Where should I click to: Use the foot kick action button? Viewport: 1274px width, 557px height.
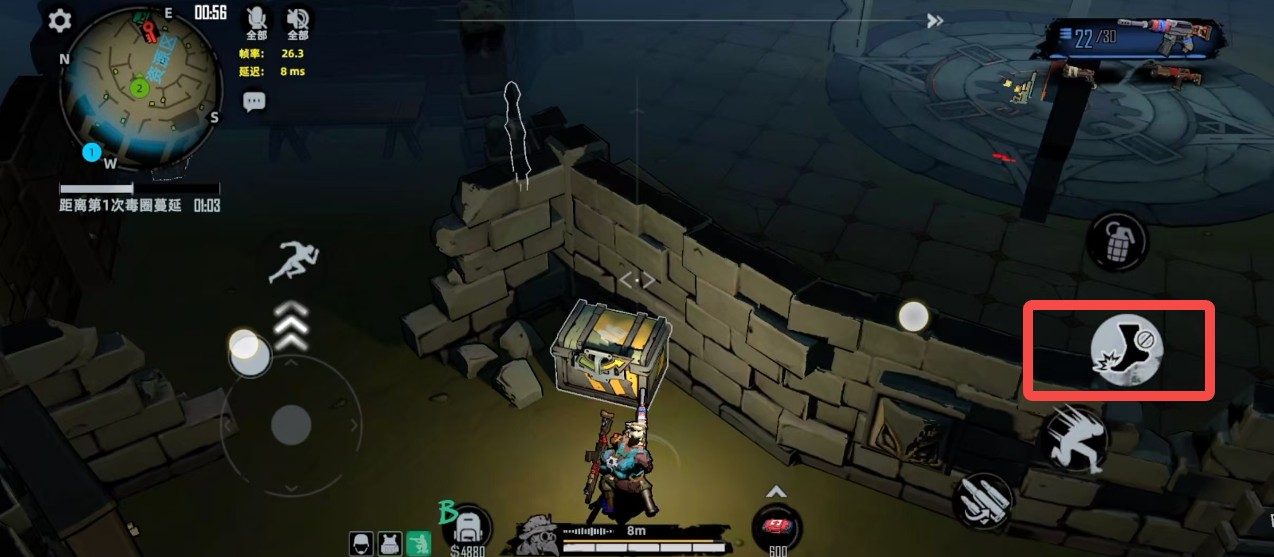point(1126,349)
